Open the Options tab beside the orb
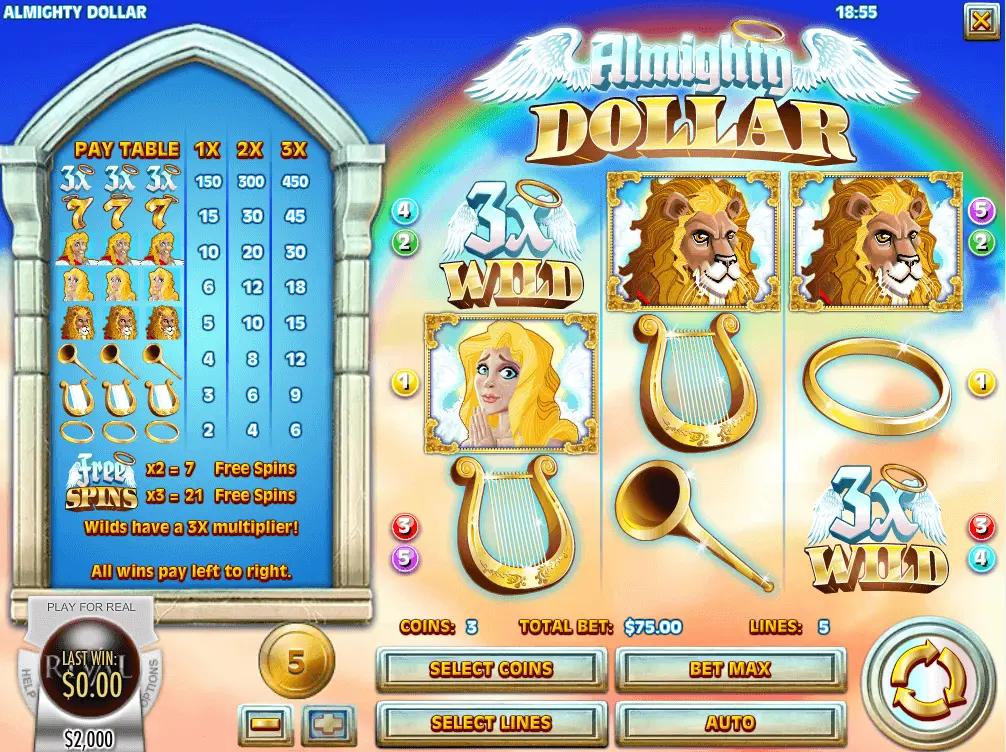 [155, 681]
